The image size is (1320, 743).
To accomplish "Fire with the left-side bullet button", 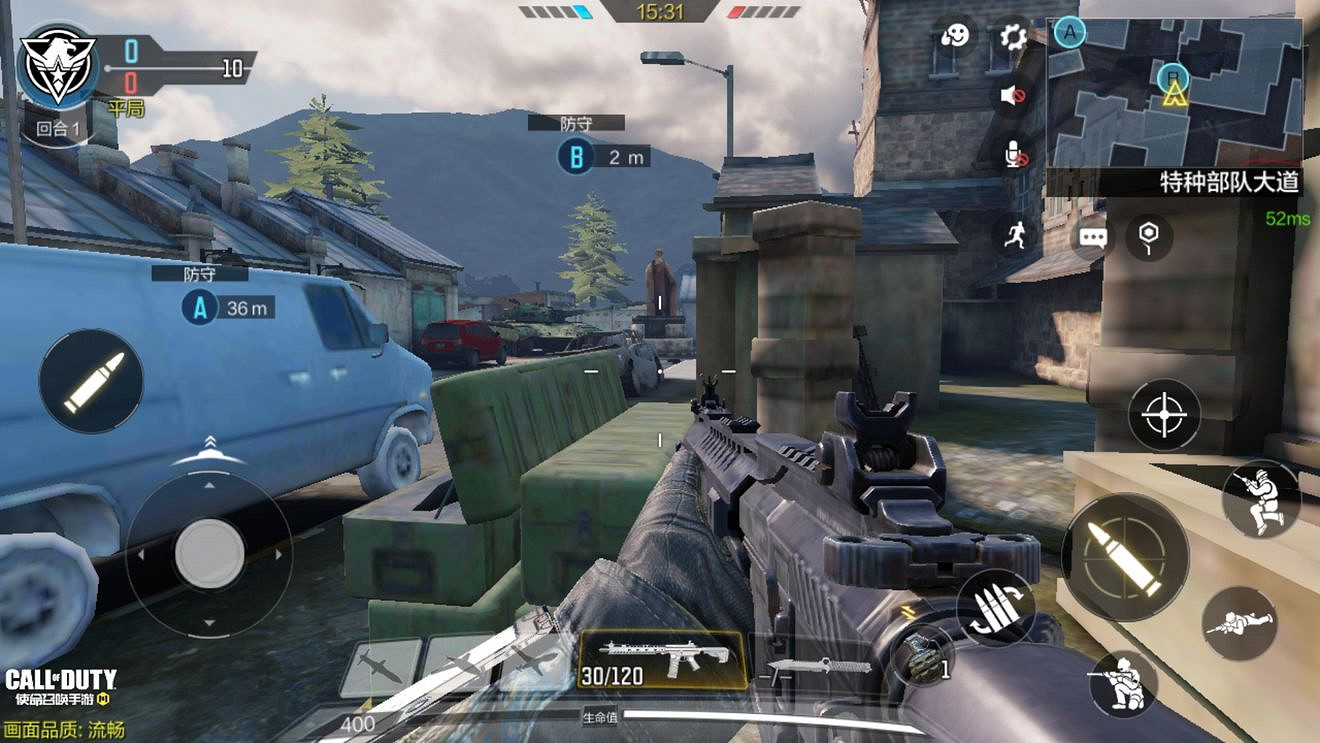I will [91, 381].
